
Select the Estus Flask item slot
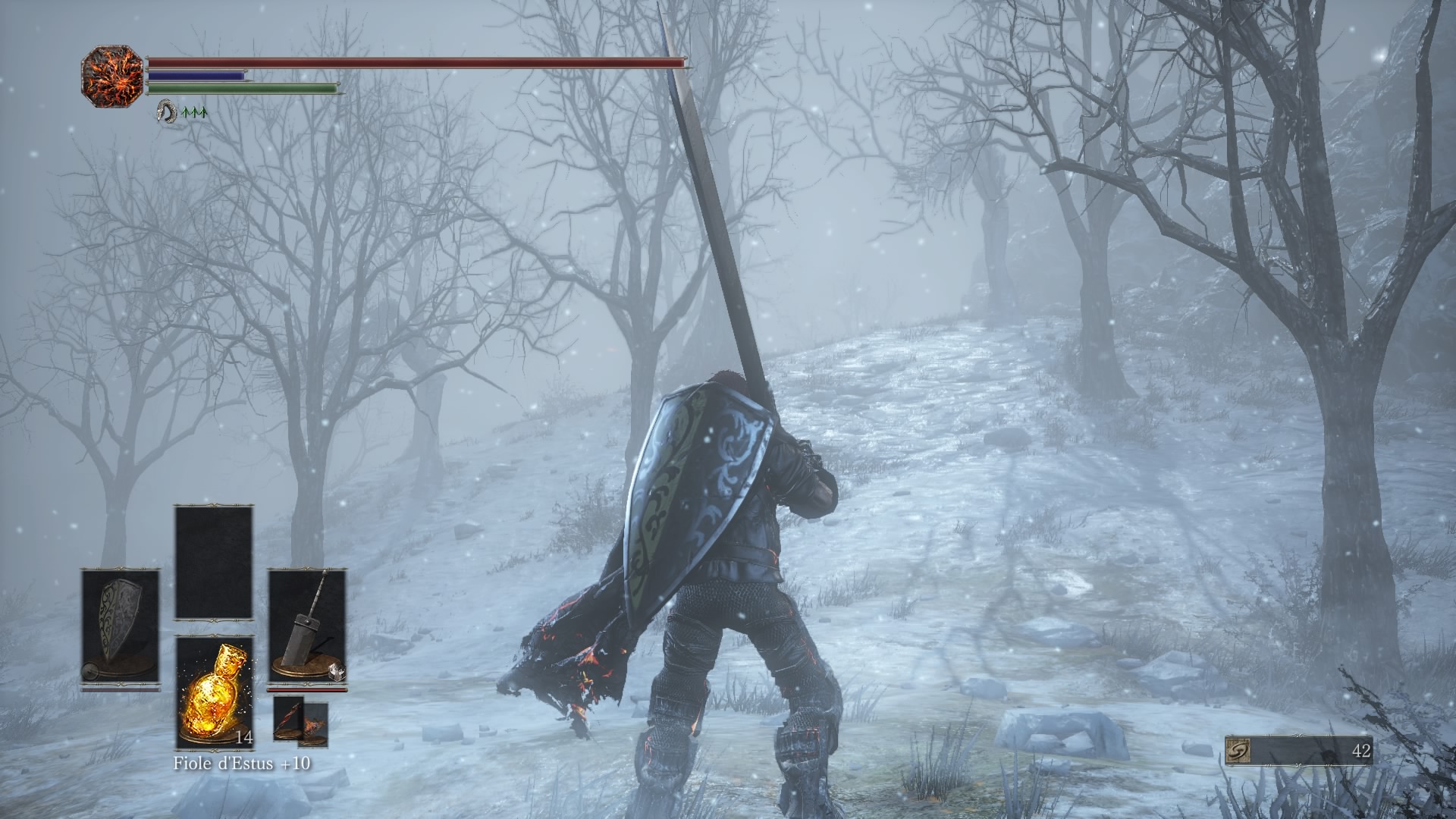point(215,692)
